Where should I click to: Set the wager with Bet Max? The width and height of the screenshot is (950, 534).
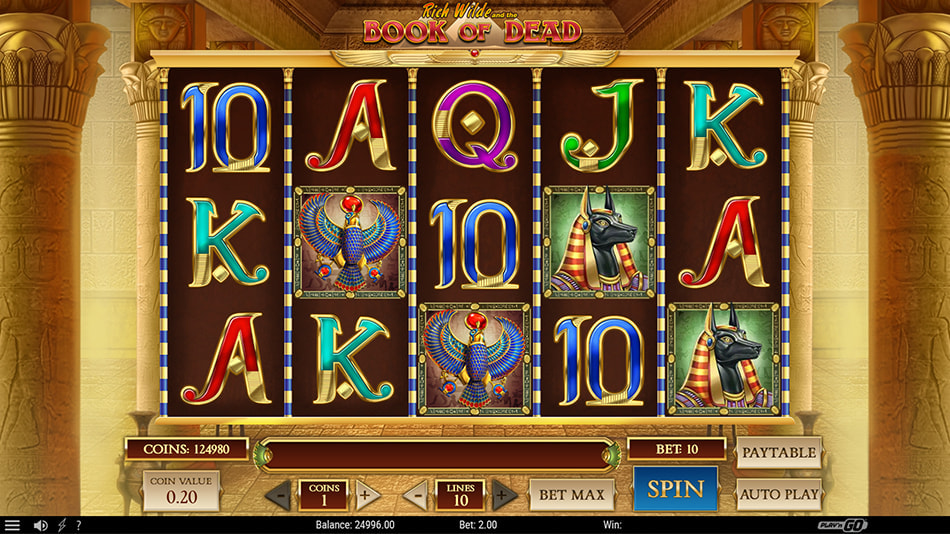coord(571,494)
